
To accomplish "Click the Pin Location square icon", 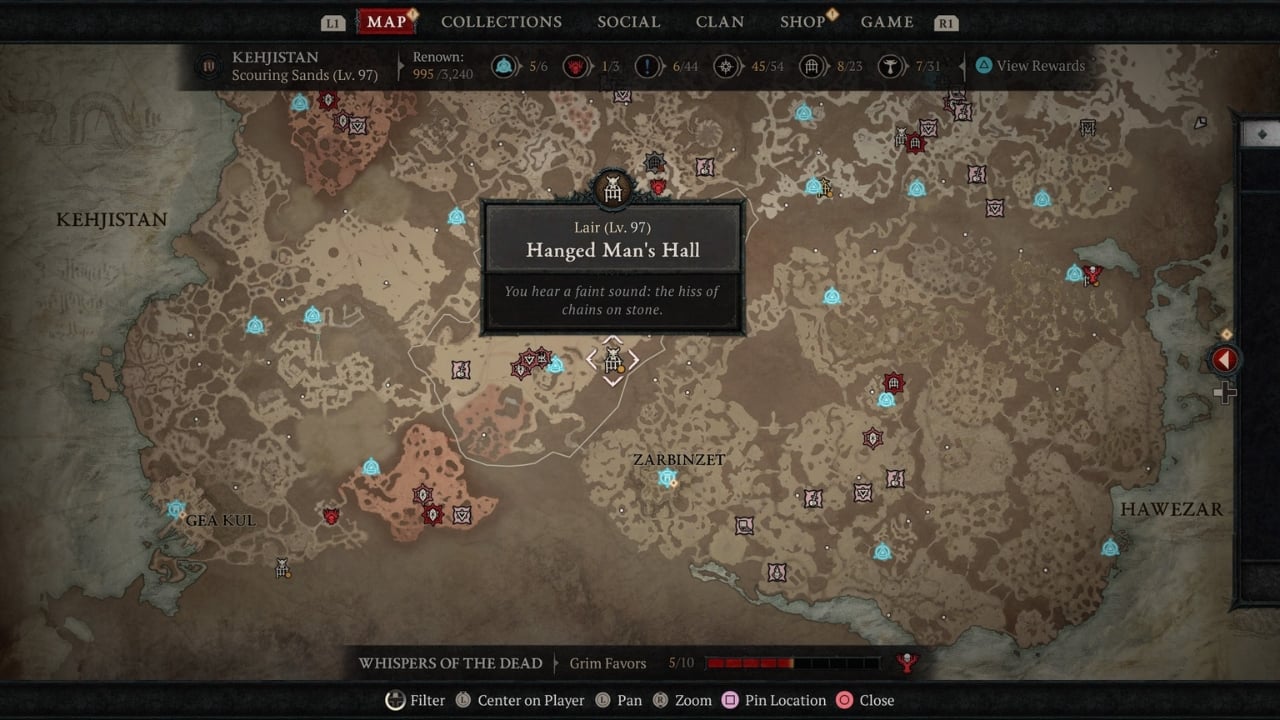I will click(x=731, y=700).
